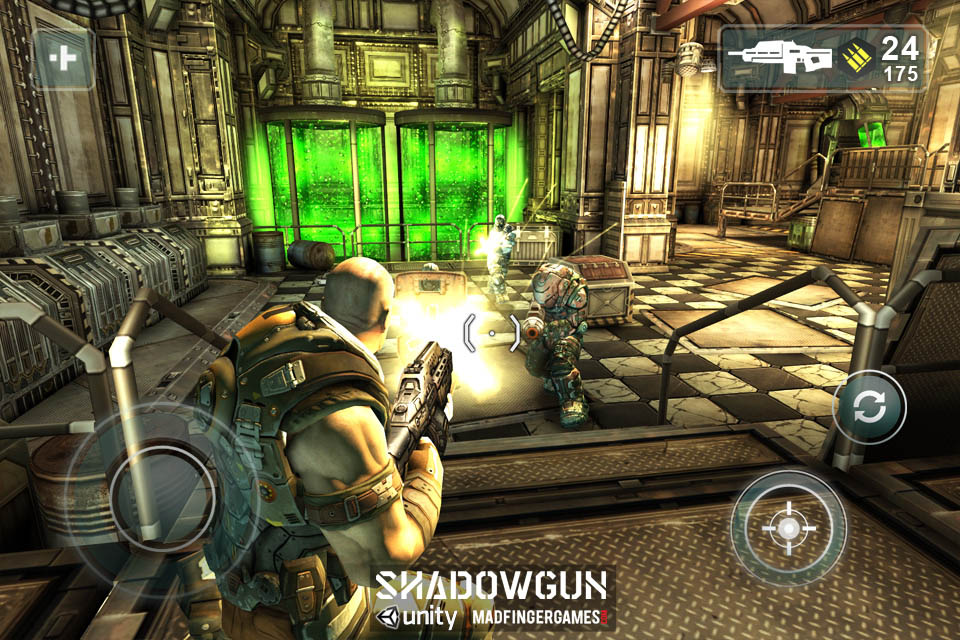Touch the virtual movement joystick
960x640 pixels.
pyautogui.click(x=163, y=493)
